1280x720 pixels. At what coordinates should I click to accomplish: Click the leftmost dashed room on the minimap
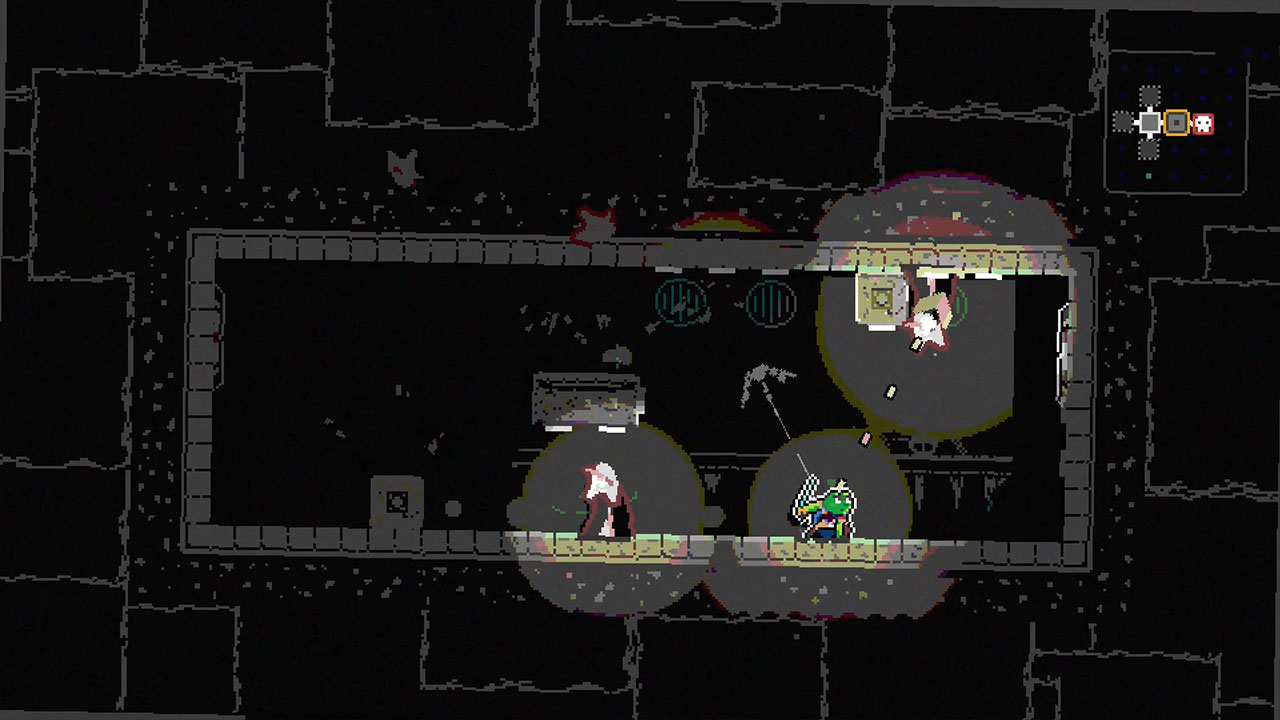pos(1123,122)
